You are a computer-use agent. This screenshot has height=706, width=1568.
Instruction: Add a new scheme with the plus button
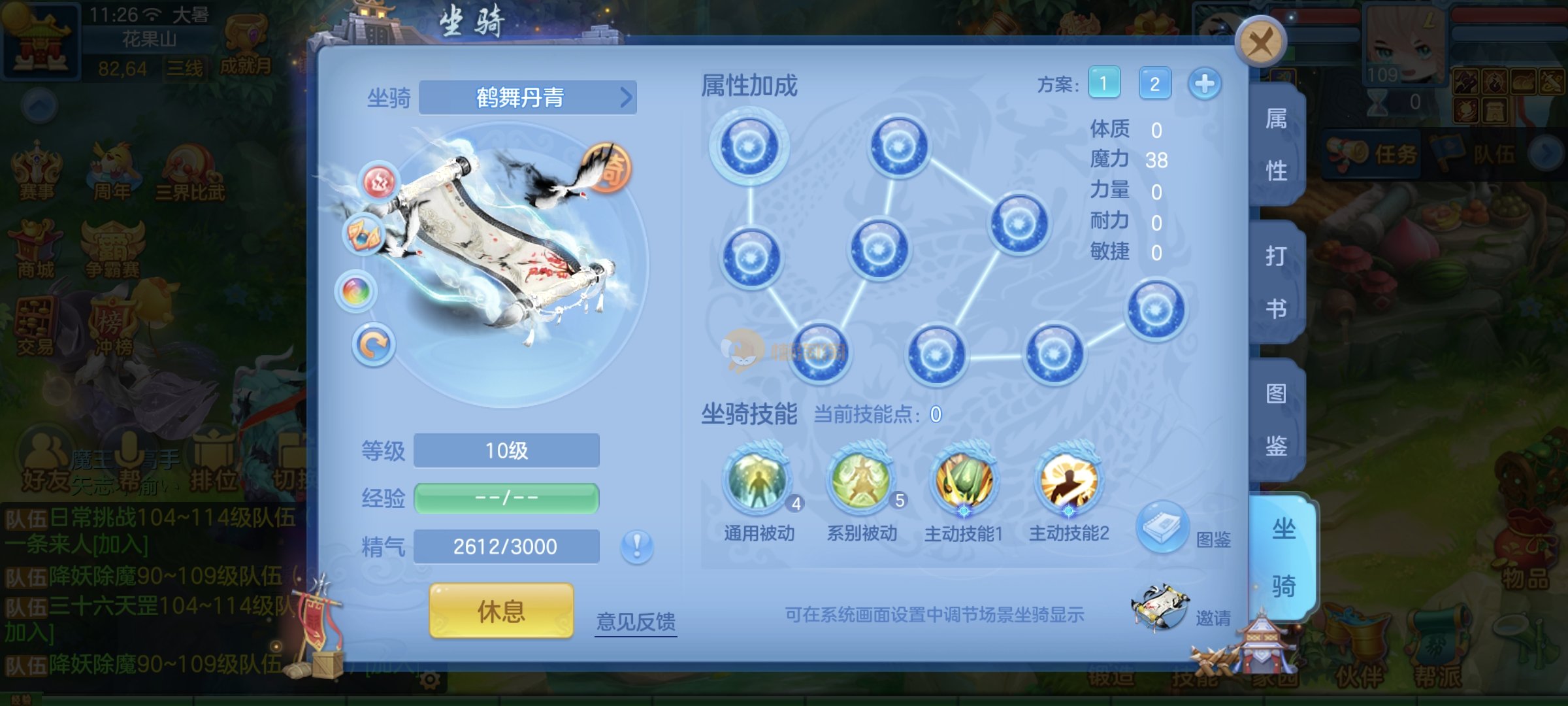click(x=1204, y=84)
